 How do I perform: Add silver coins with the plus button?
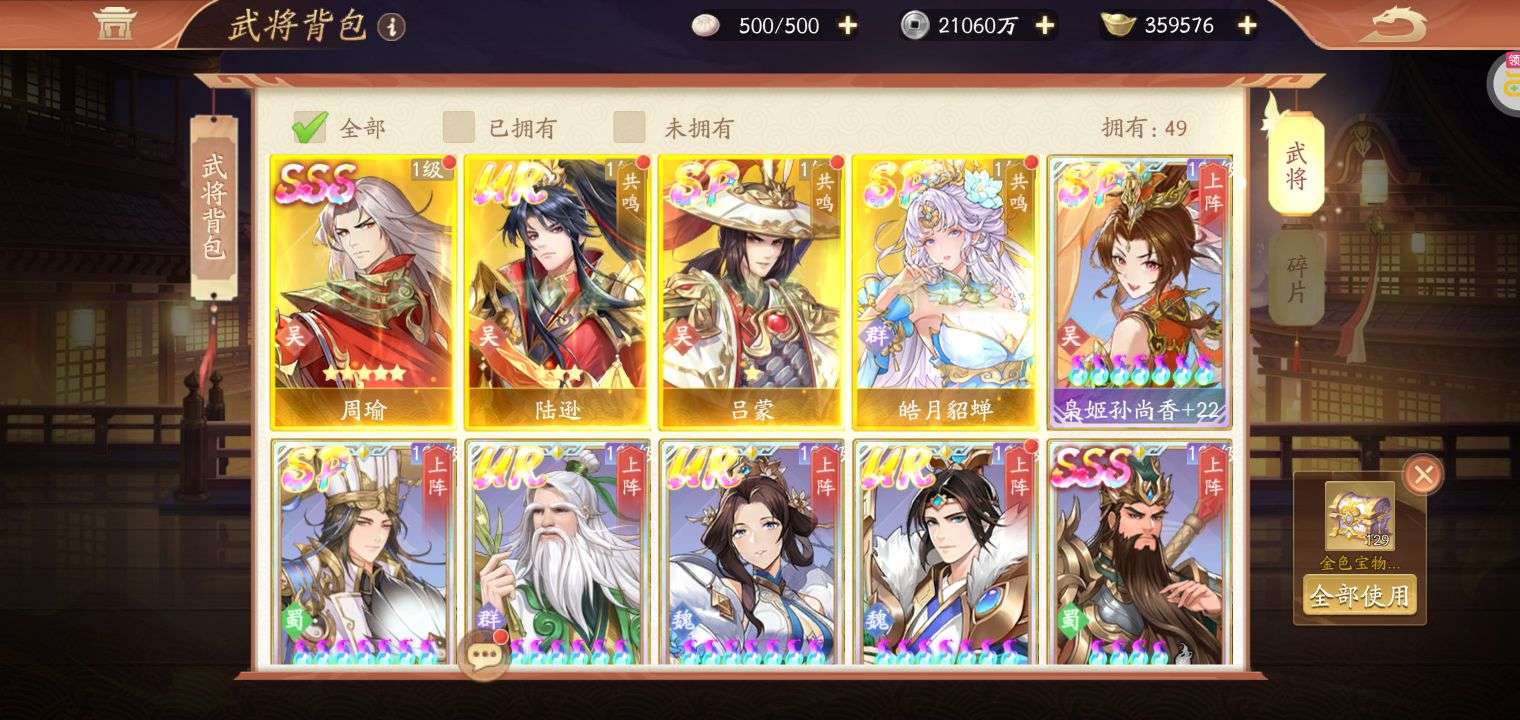pos(1045,26)
